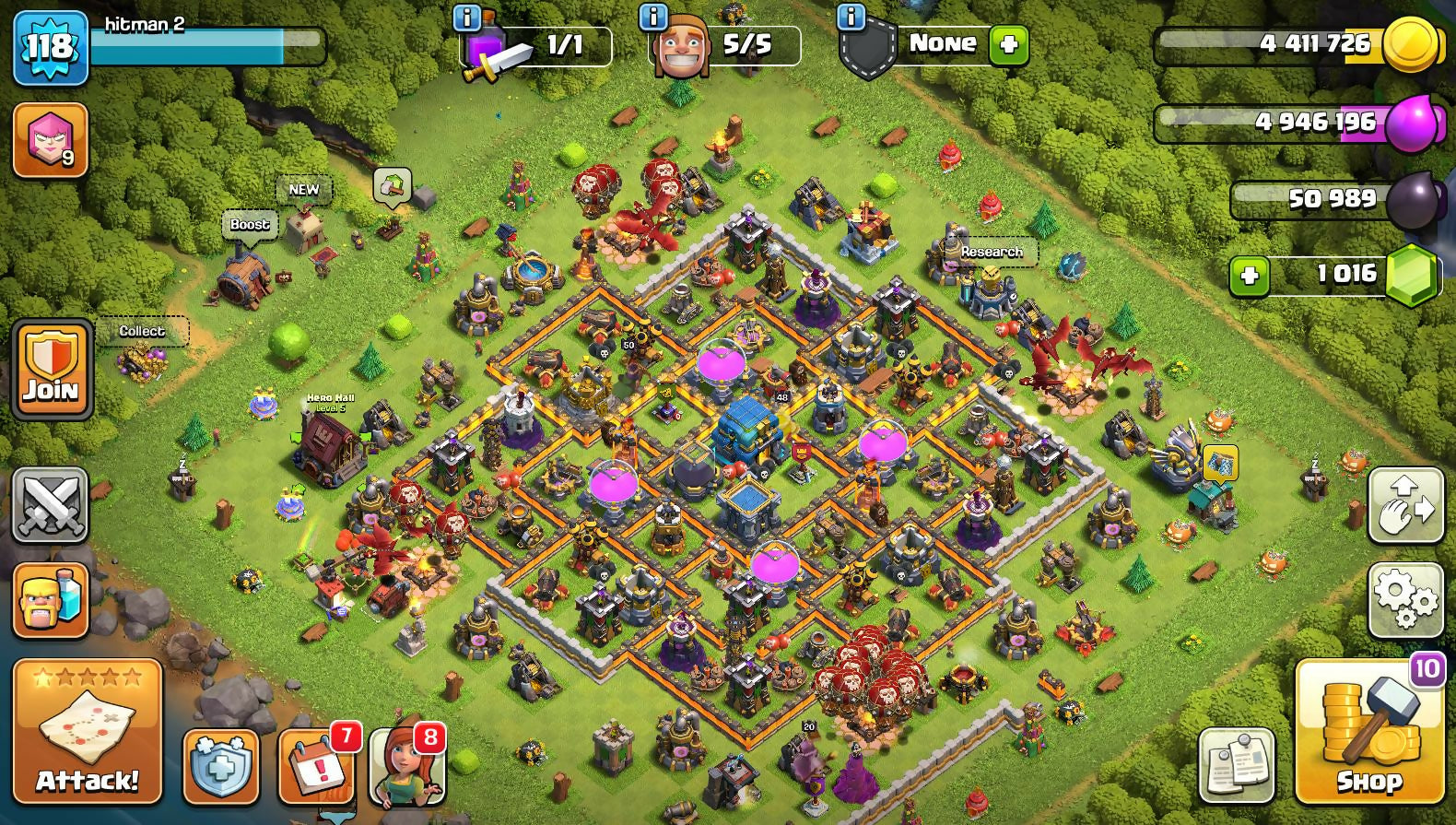Open the events calendar with 7 notifications
The height and width of the screenshot is (825, 1456).
pyautogui.click(x=318, y=766)
